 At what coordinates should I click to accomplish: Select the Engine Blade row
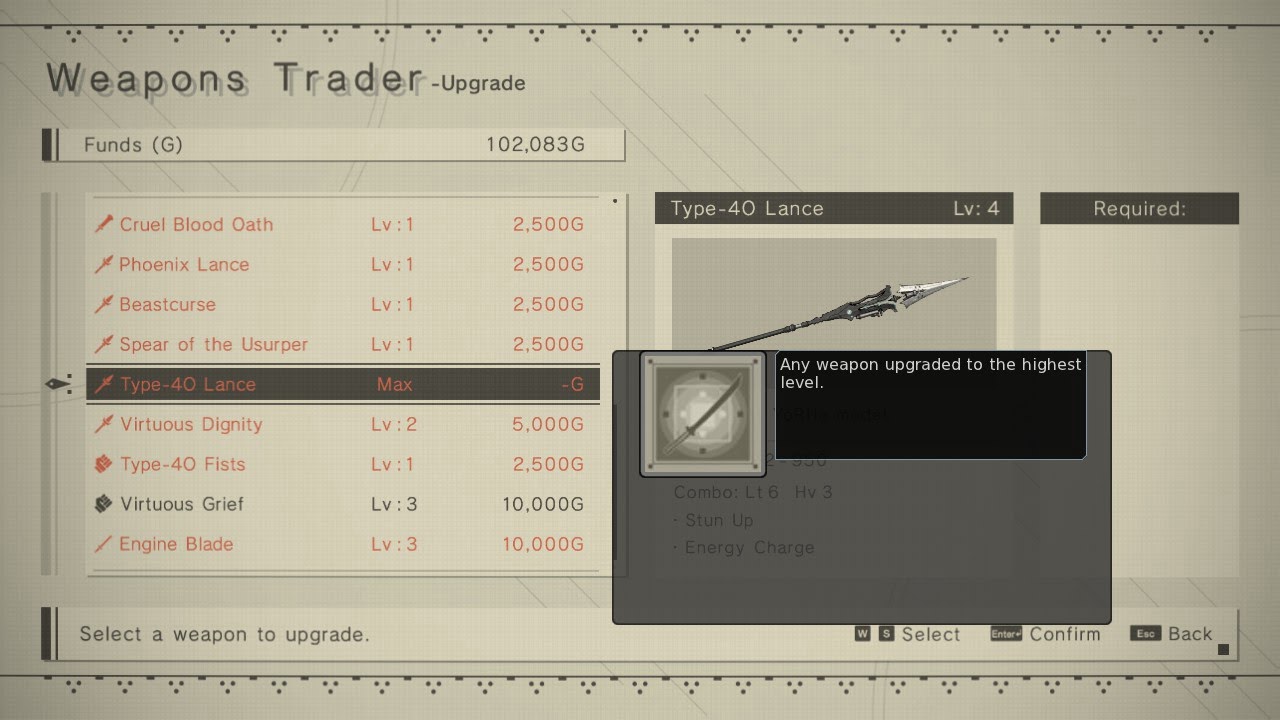(342, 544)
